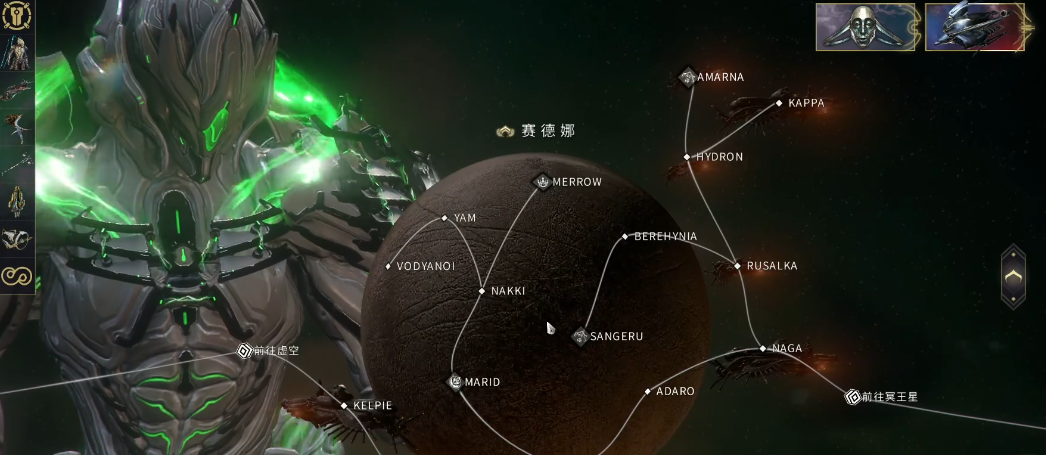
Task: Choose the Berehynia mission node
Action: point(625,237)
